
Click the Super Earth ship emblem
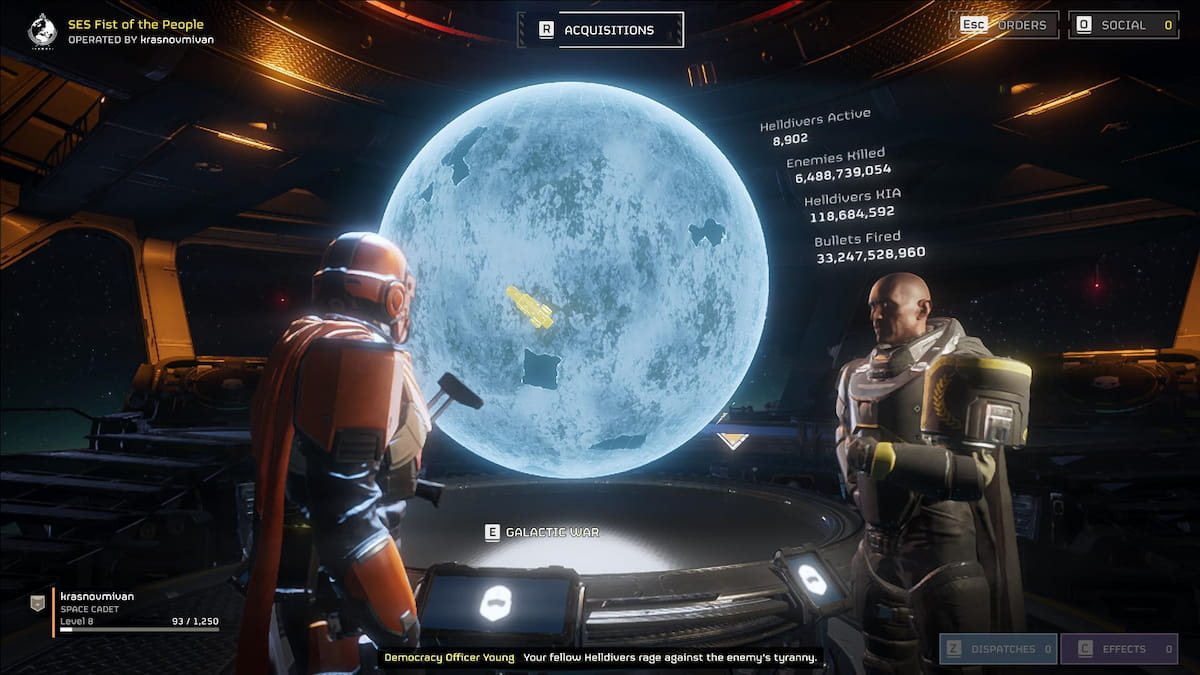tap(42, 30)
